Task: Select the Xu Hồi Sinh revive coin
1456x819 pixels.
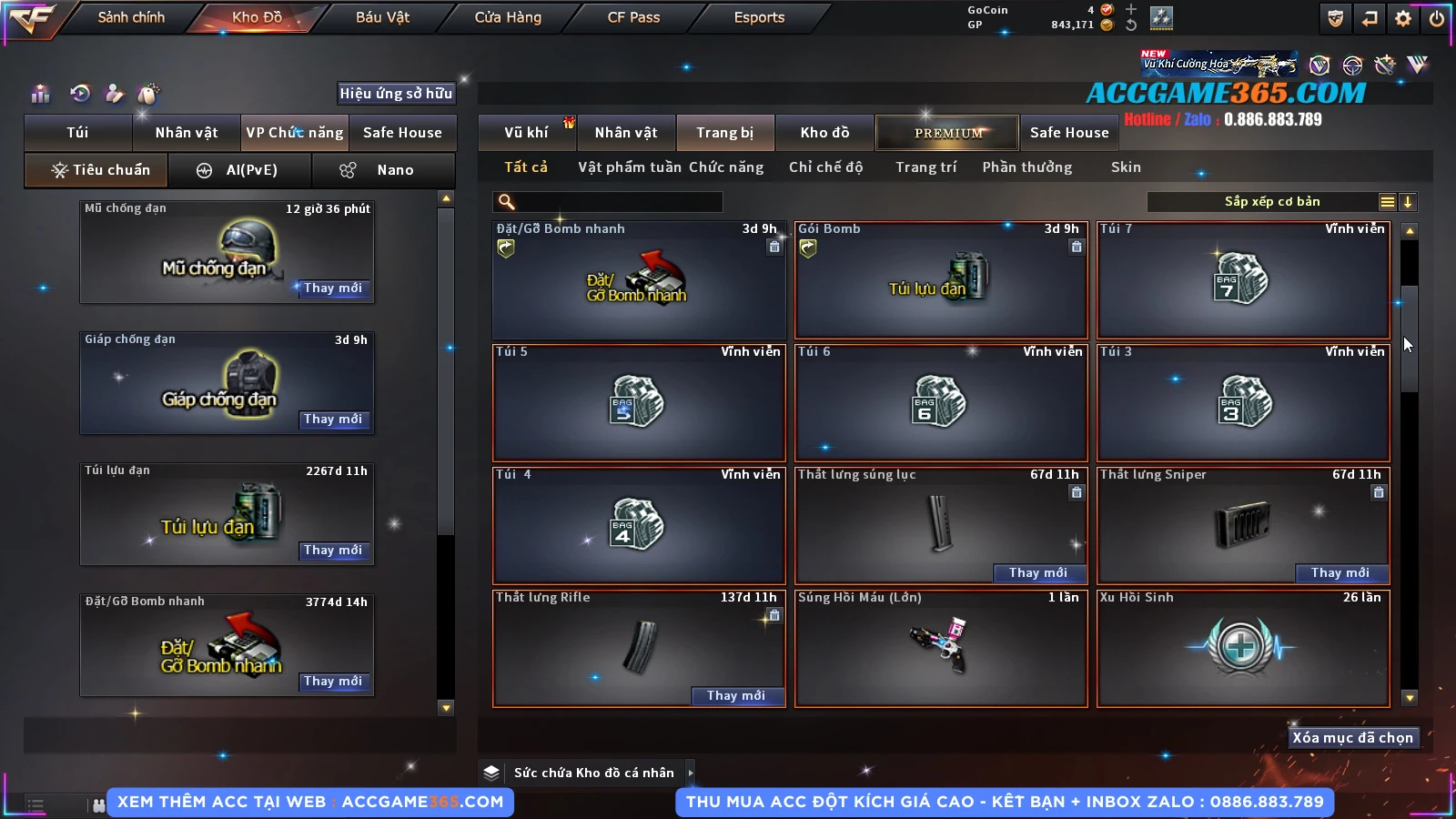Action: point(1243,648)
